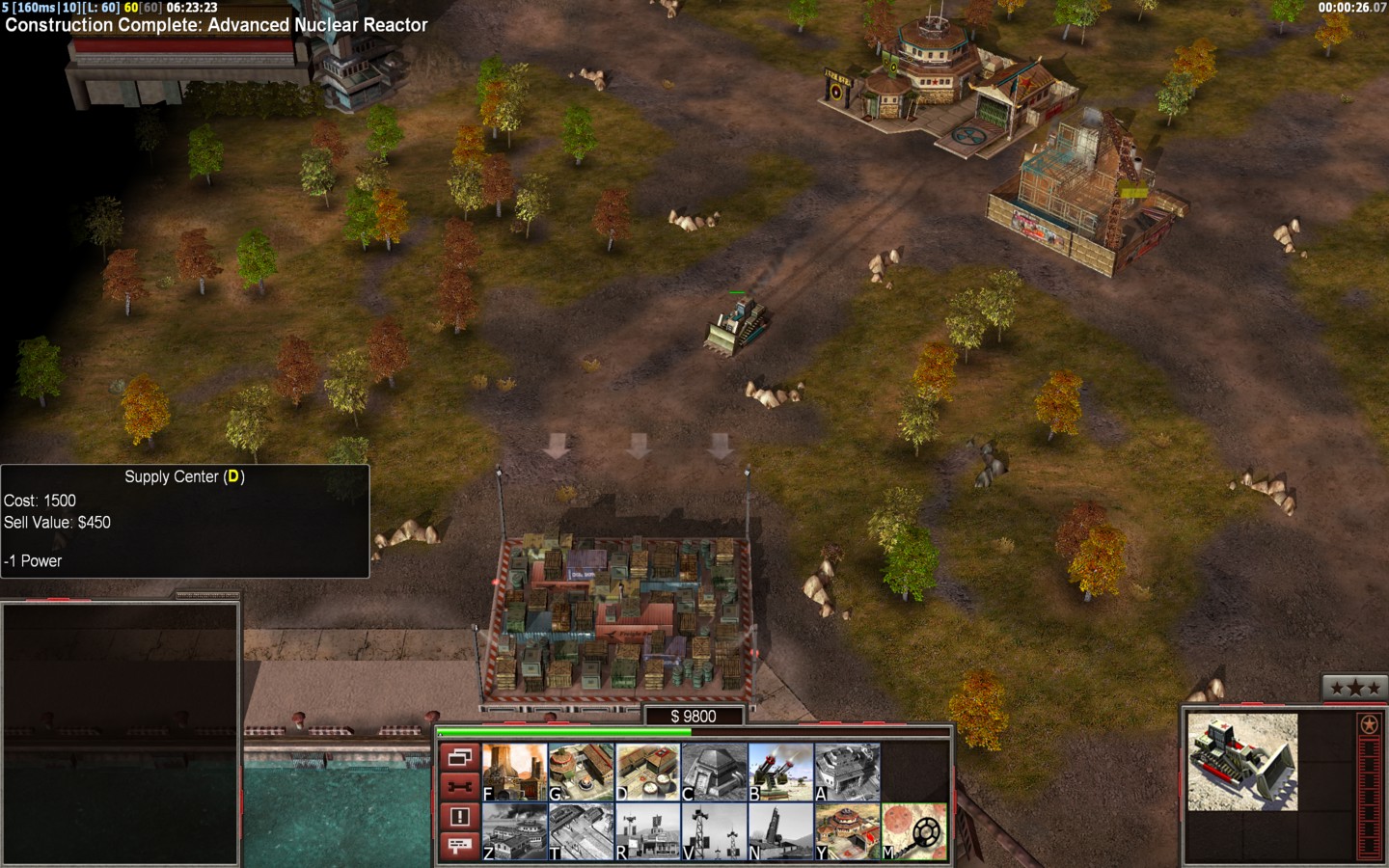The width and height of the screenshot is (1389, 868).
Task: Choose the Gattling Cannon defense icon (B)
Action: [x=781, y=772]
